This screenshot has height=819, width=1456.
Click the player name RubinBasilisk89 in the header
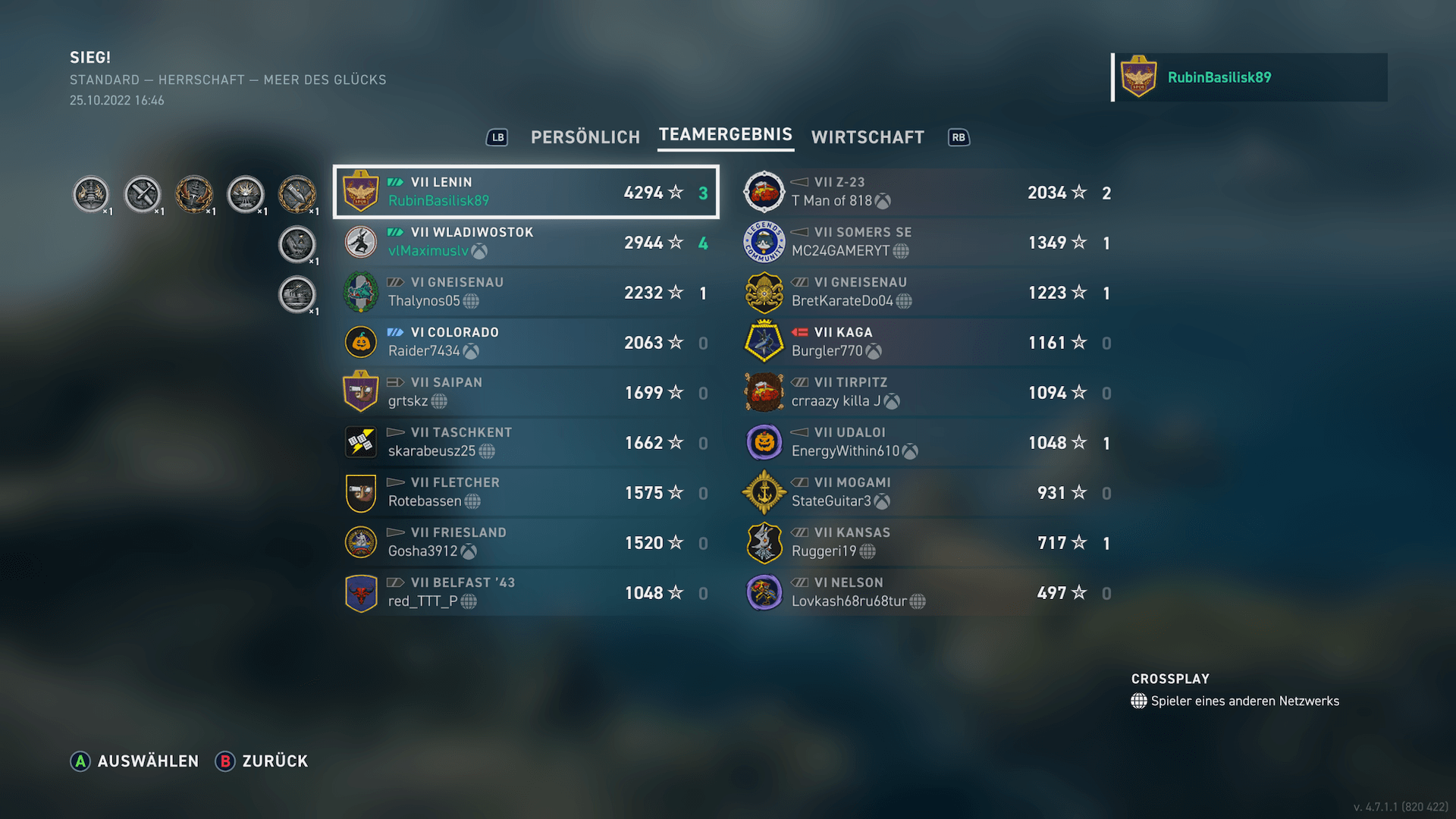[1219, 77]
